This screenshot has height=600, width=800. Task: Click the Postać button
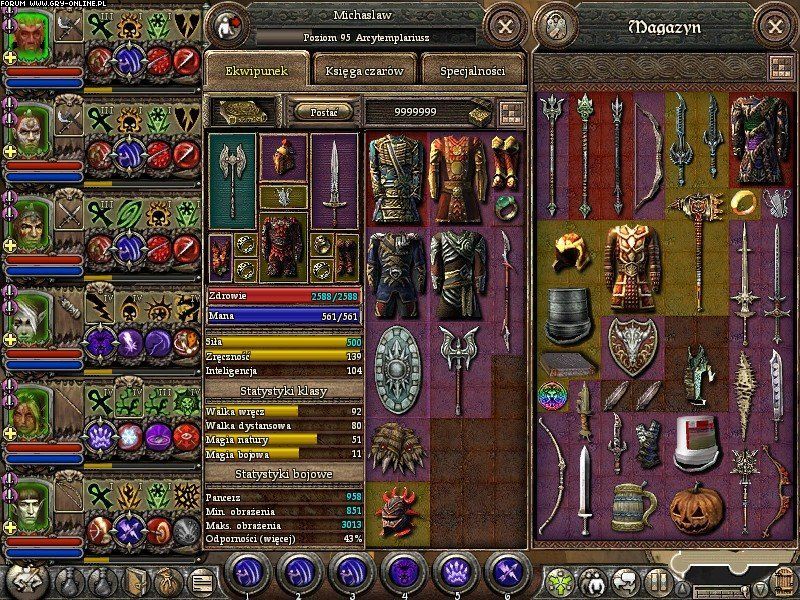[x=324, y=112]
